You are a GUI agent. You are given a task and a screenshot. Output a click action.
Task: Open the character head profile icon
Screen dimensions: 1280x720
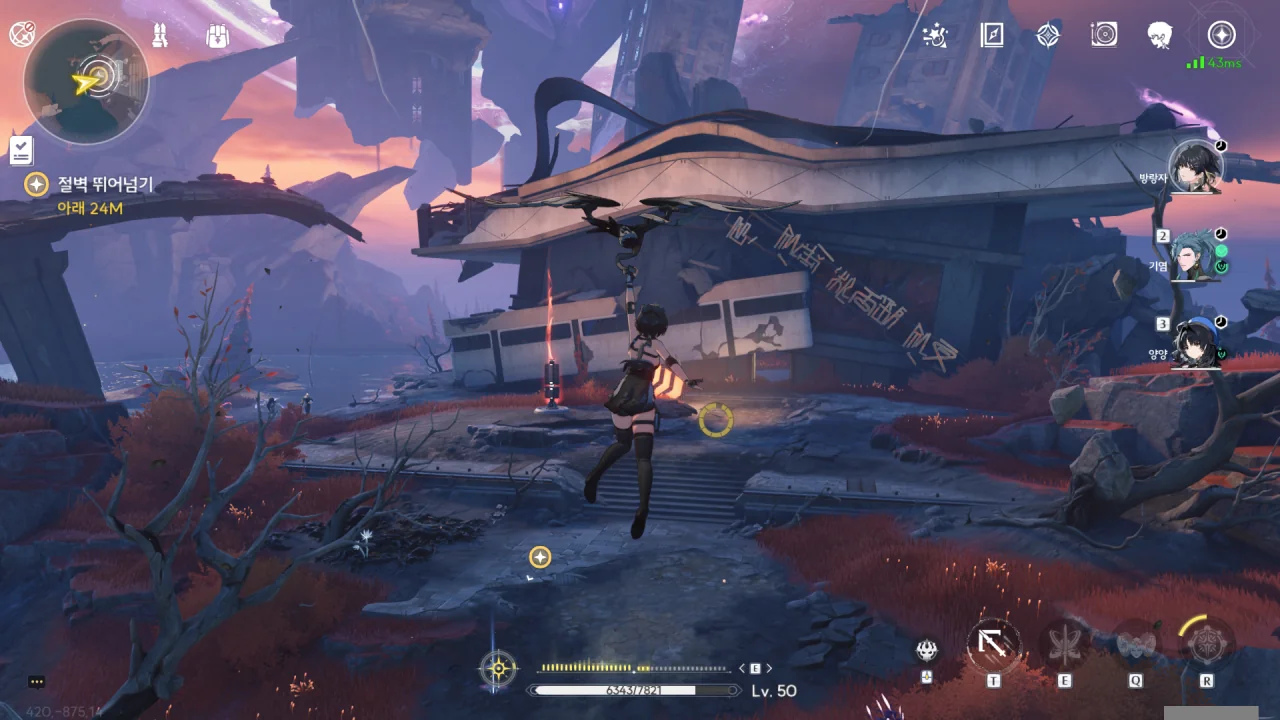point(1160,36)
